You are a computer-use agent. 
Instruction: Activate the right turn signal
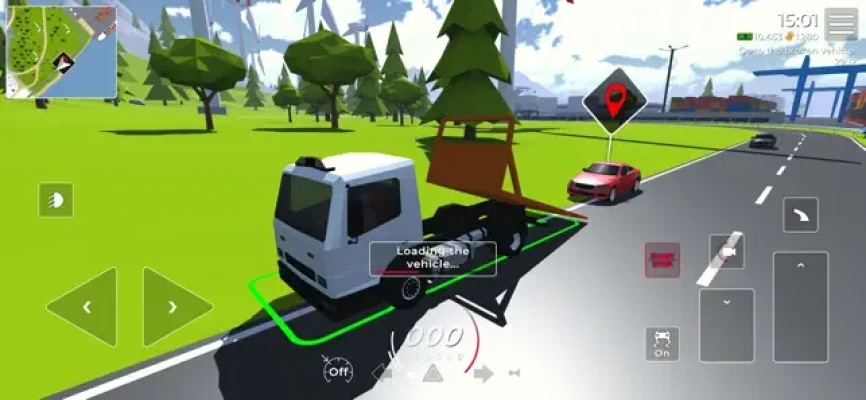pyautogui.click(x=483, y=374)
